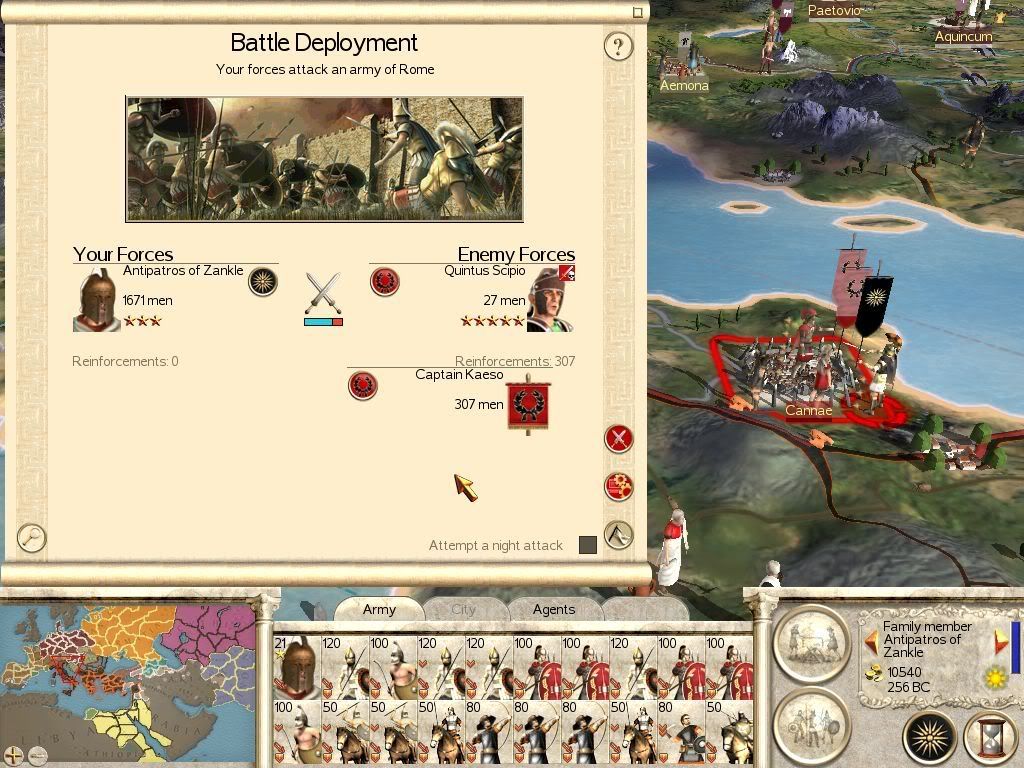The width and height of the screenshot is (1024, 768).
Task: Switch to the Army tab
Action: click(x=379, y=609)
